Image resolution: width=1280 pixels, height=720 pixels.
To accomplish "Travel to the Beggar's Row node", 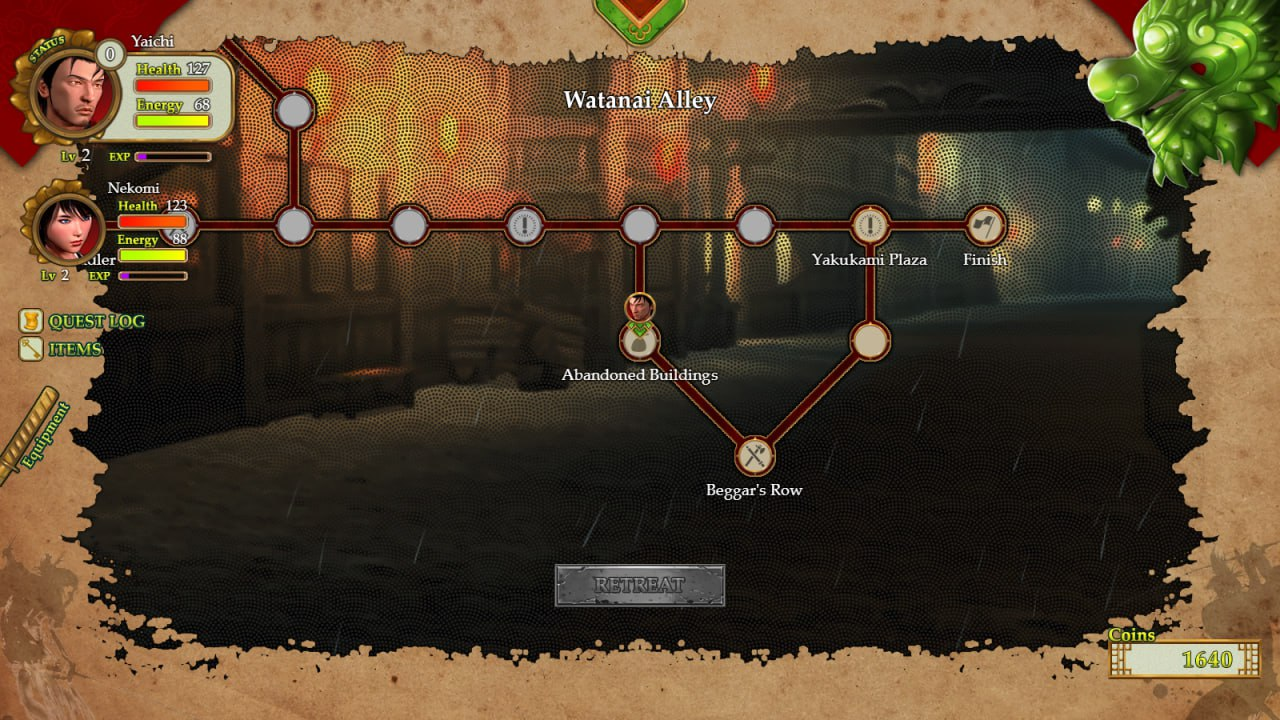I will click(x=755, y=456).
